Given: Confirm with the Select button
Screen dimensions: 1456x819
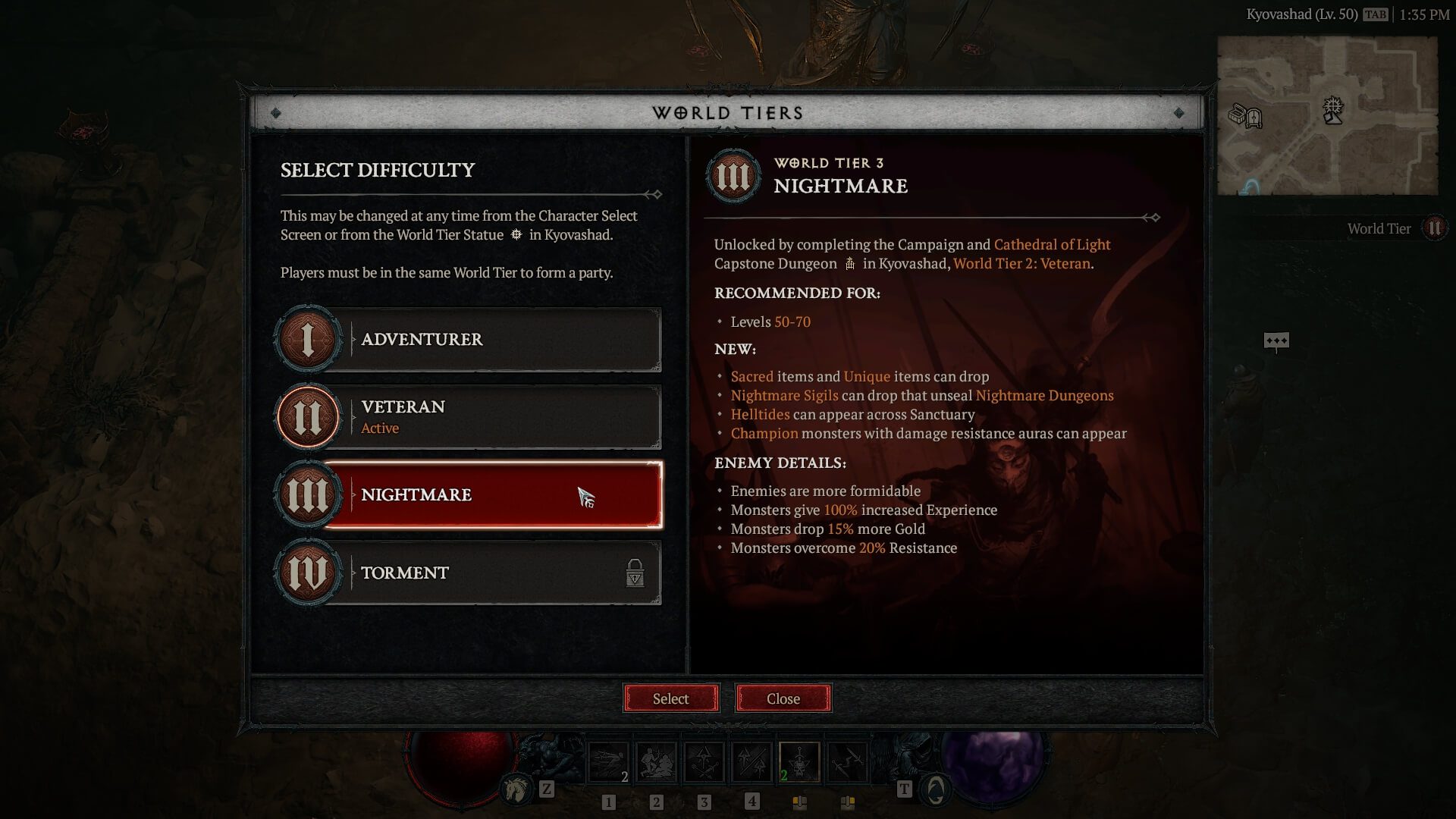Looking at the screenshot, I should [670, 698].
